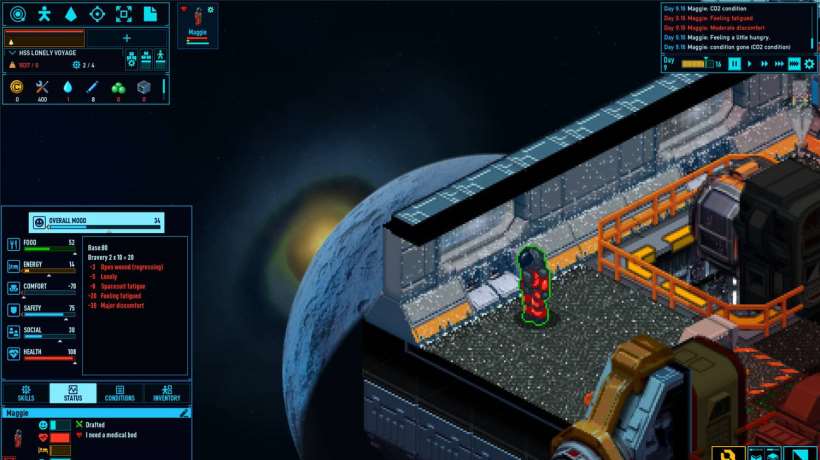Select the Status tab

coord(73,393)
